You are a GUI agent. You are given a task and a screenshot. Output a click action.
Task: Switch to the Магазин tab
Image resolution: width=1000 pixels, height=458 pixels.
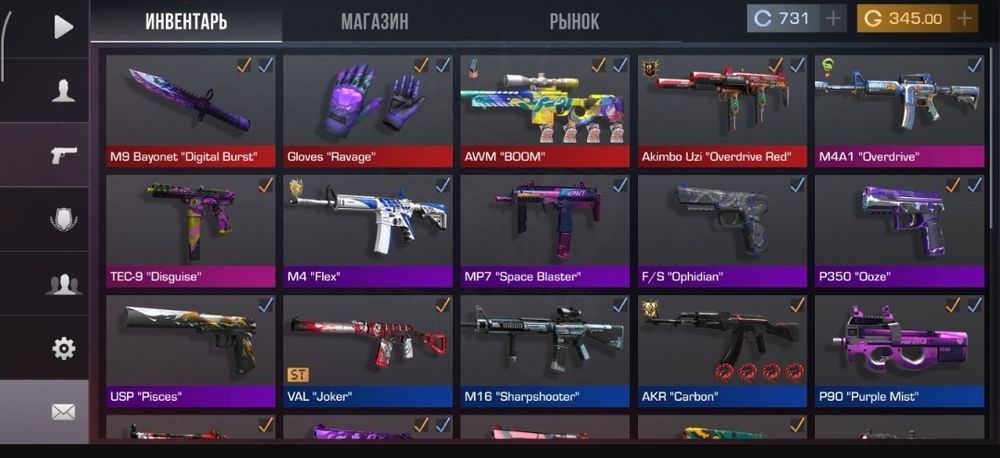pyautogui.click(x=374, y=21)
